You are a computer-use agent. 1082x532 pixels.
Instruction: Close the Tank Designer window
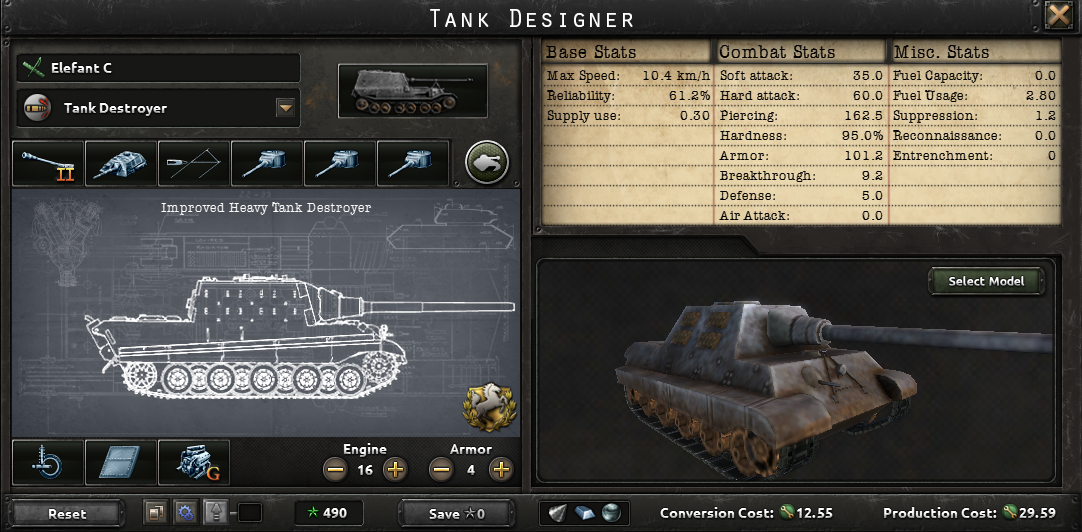click(1058, 16)
